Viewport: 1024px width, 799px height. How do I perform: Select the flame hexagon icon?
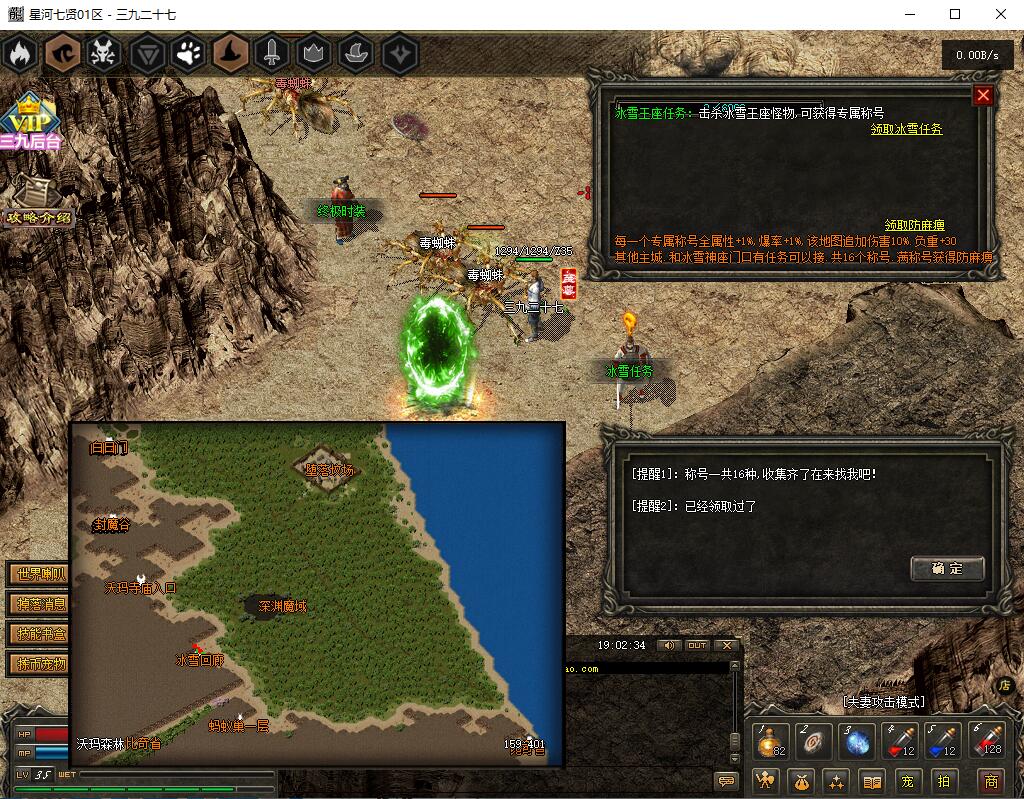(19, 54)
